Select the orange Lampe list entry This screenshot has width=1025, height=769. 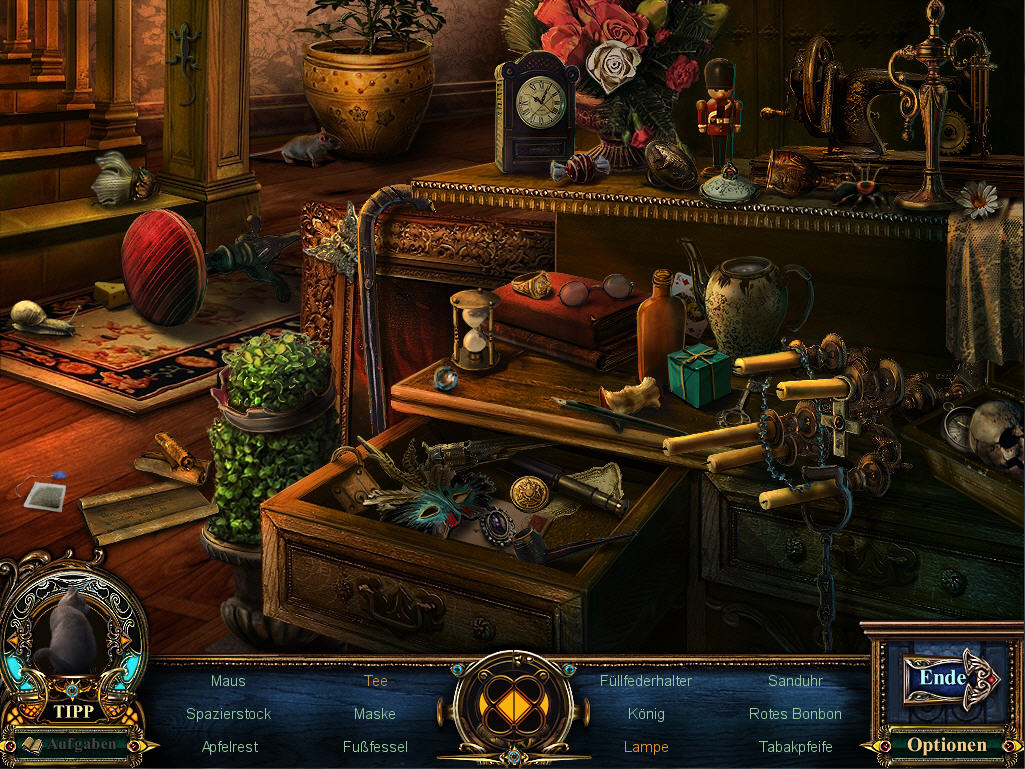pyautogui.click(x=646, y=747)
